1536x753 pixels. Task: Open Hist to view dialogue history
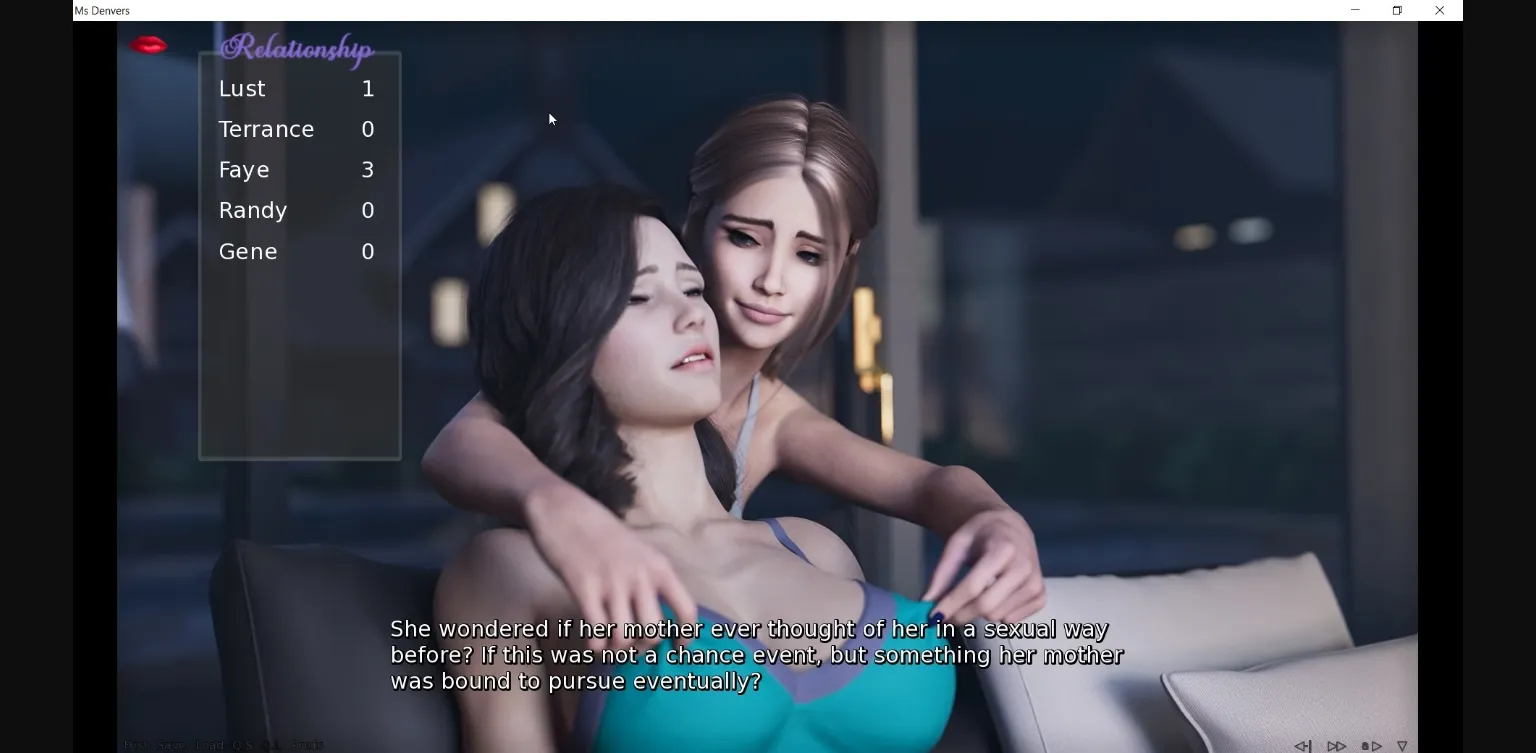point(135,744)
